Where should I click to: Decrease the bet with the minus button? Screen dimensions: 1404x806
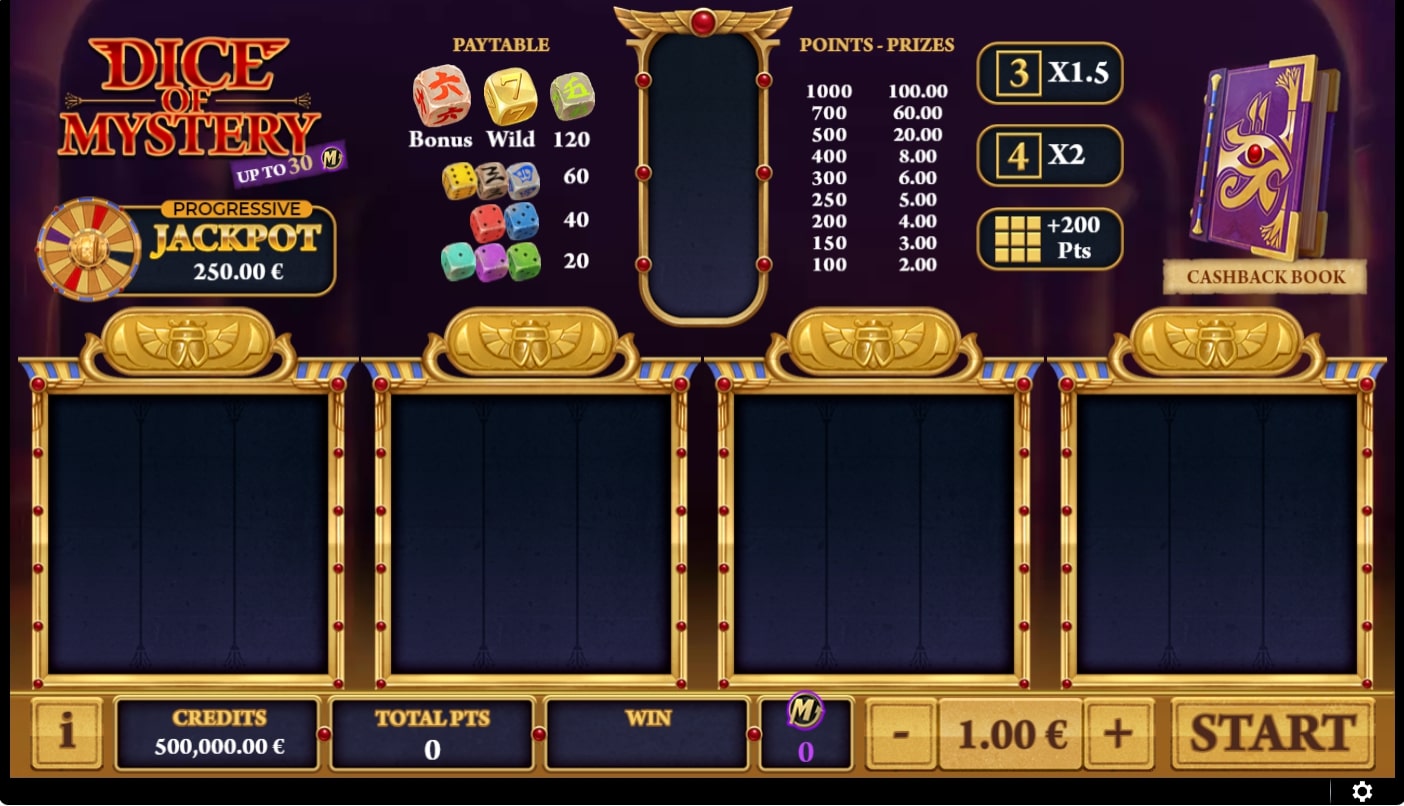click(x=901, y=732)
